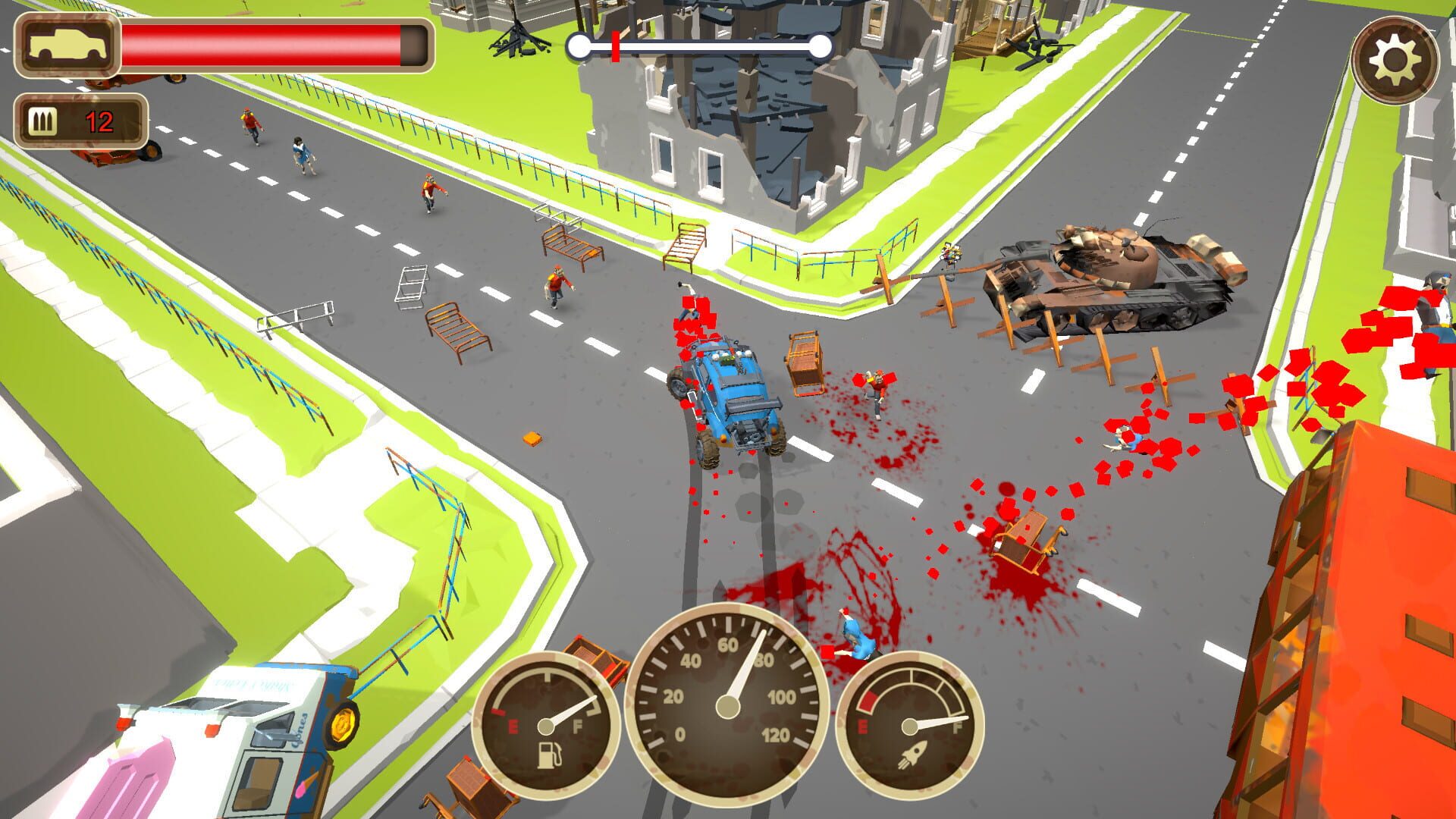The image size is (1456, 819).
Task: Click the right circle handle of the progress track
Action: click(821, 45)
